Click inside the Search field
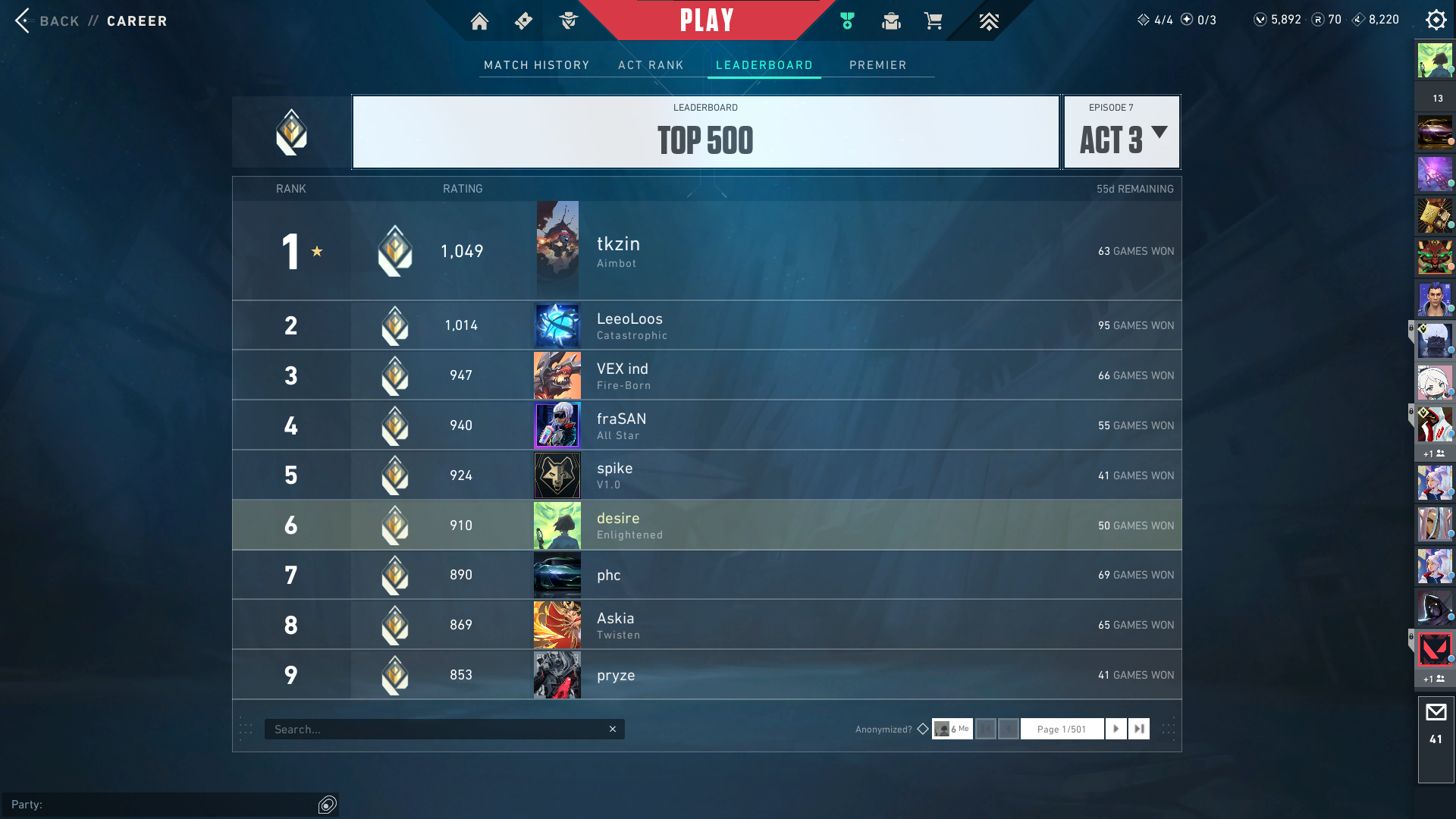Image resolution: width=1456 pixels, height=819 pixels. (444, 729)
